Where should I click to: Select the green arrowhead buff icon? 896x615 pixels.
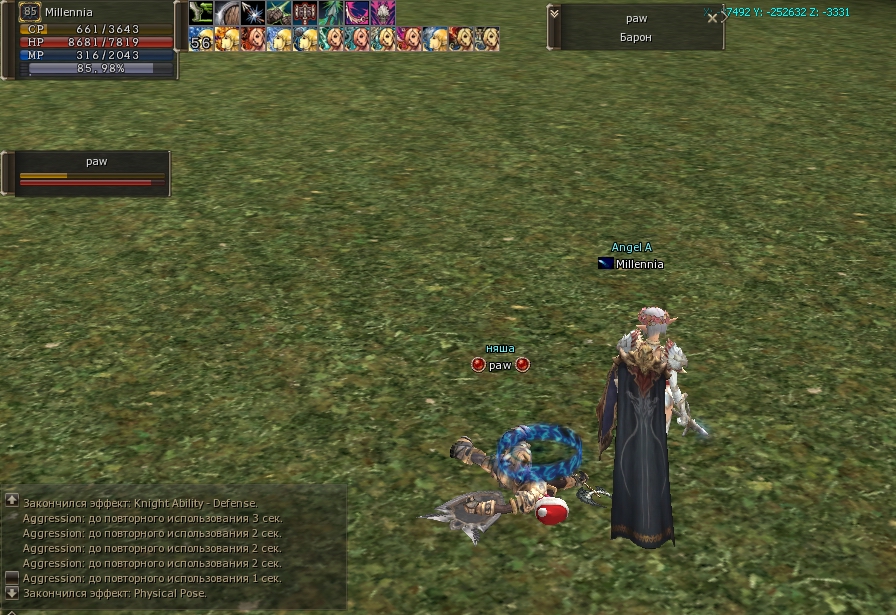tap(331, 13)
